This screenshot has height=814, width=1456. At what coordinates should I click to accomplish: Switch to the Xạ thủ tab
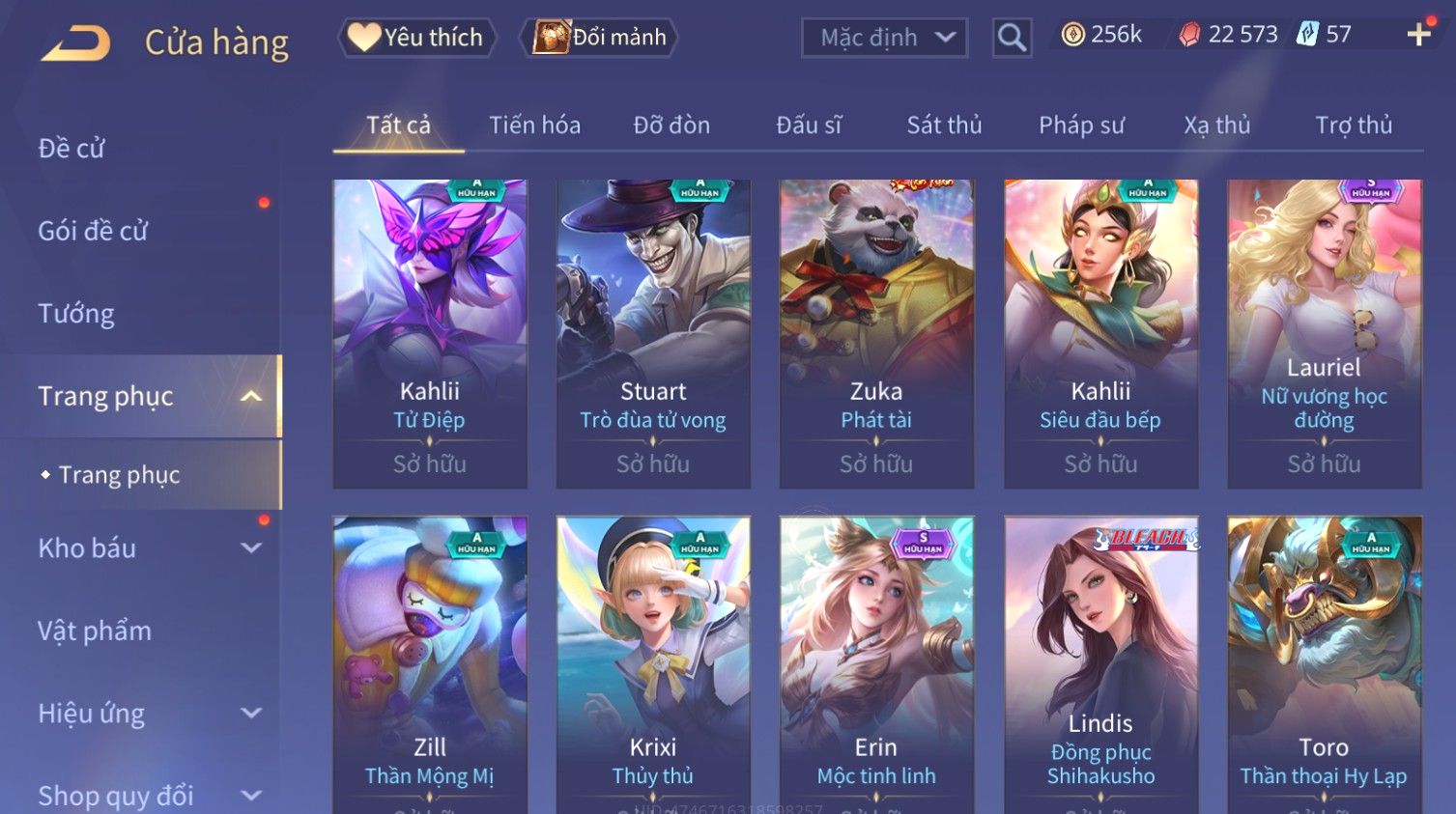coord(1217,126)
